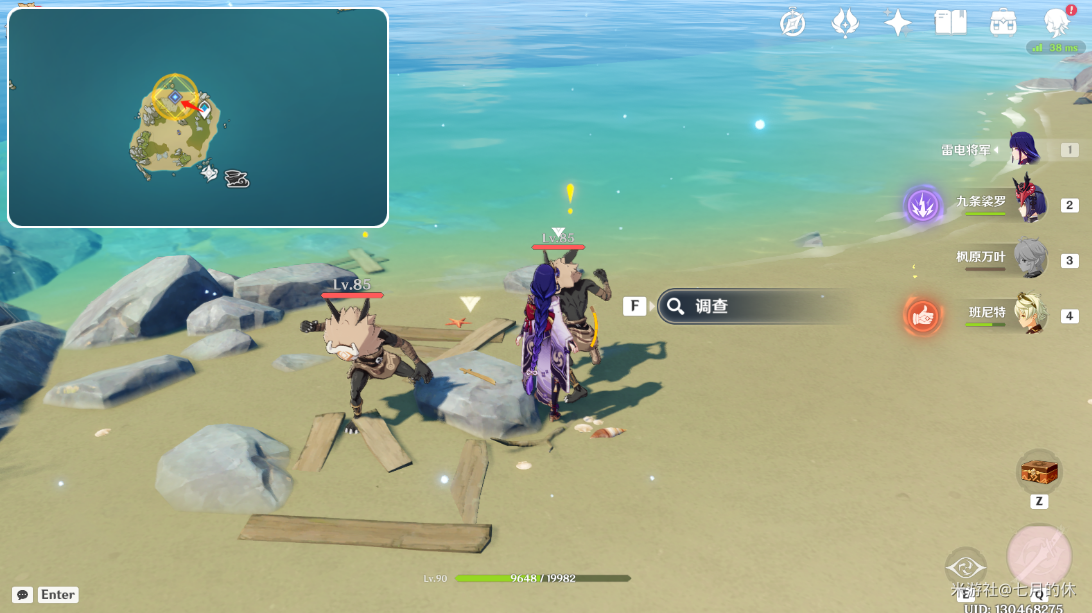
Task: Activate the Elemental Skill eye icon
Action: point(966,566)
